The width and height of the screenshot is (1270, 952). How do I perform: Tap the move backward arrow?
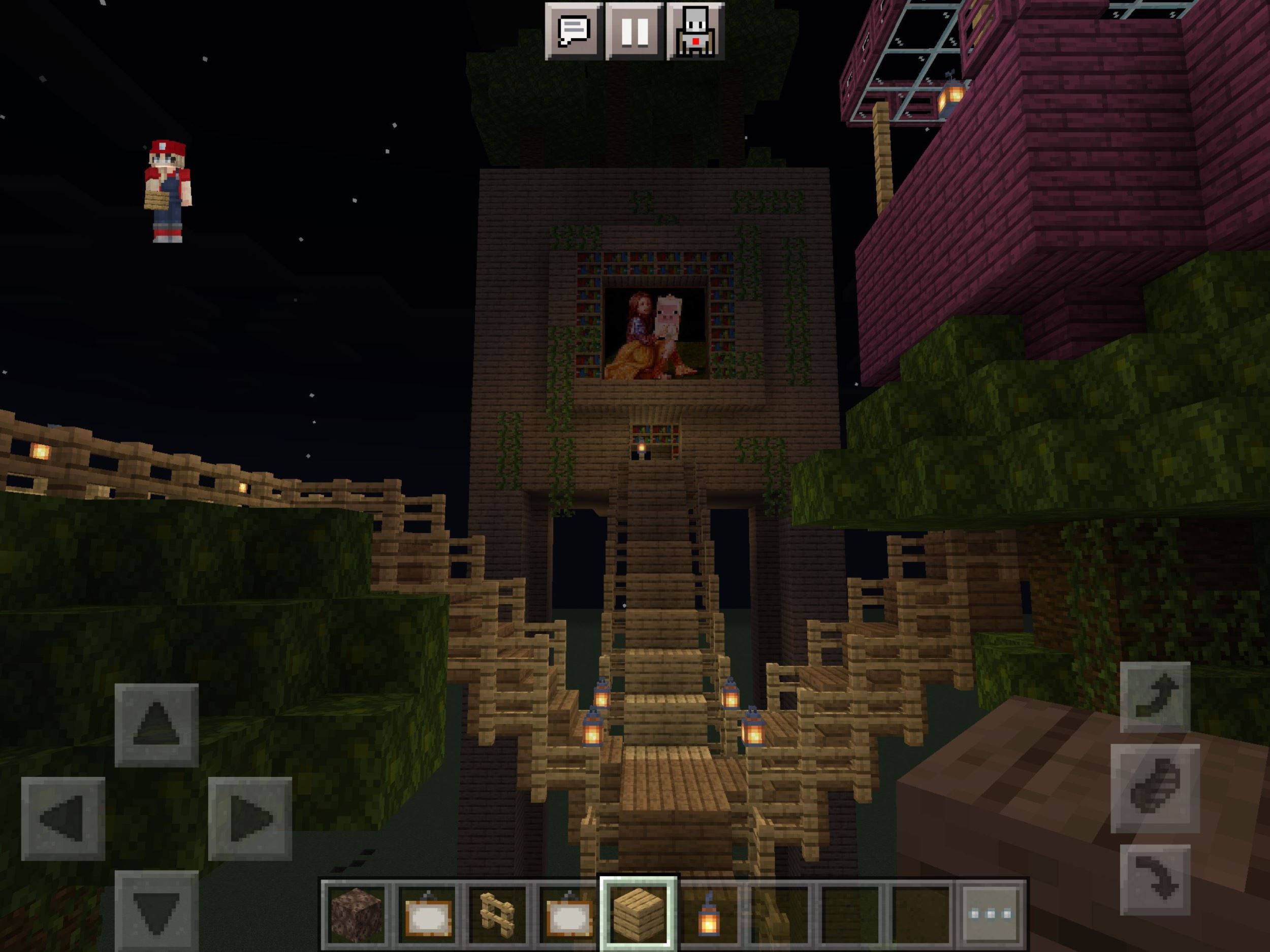(x=156, y=911)
